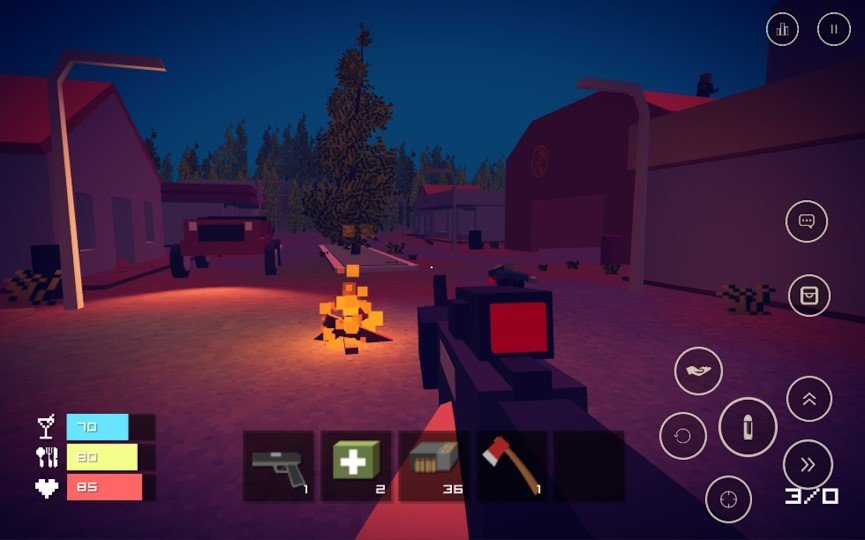Fire the weapon with the bullet button
The image size is (865, 540).
pos(747,427)
